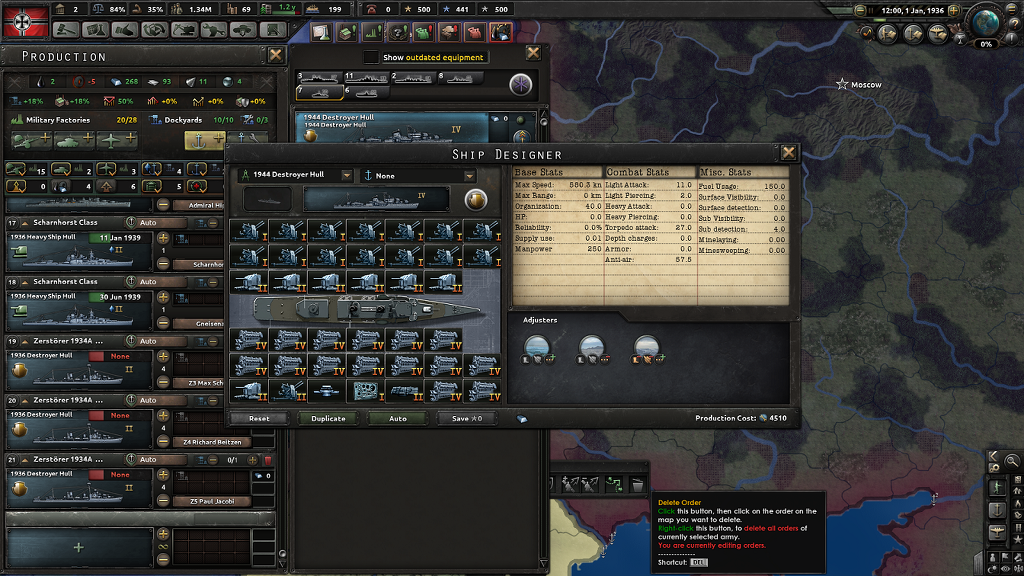Open the 1944 Destroyer Hull dropdown
The image size is (1024, 576).
pyautogui.click(x=347, y=175)
